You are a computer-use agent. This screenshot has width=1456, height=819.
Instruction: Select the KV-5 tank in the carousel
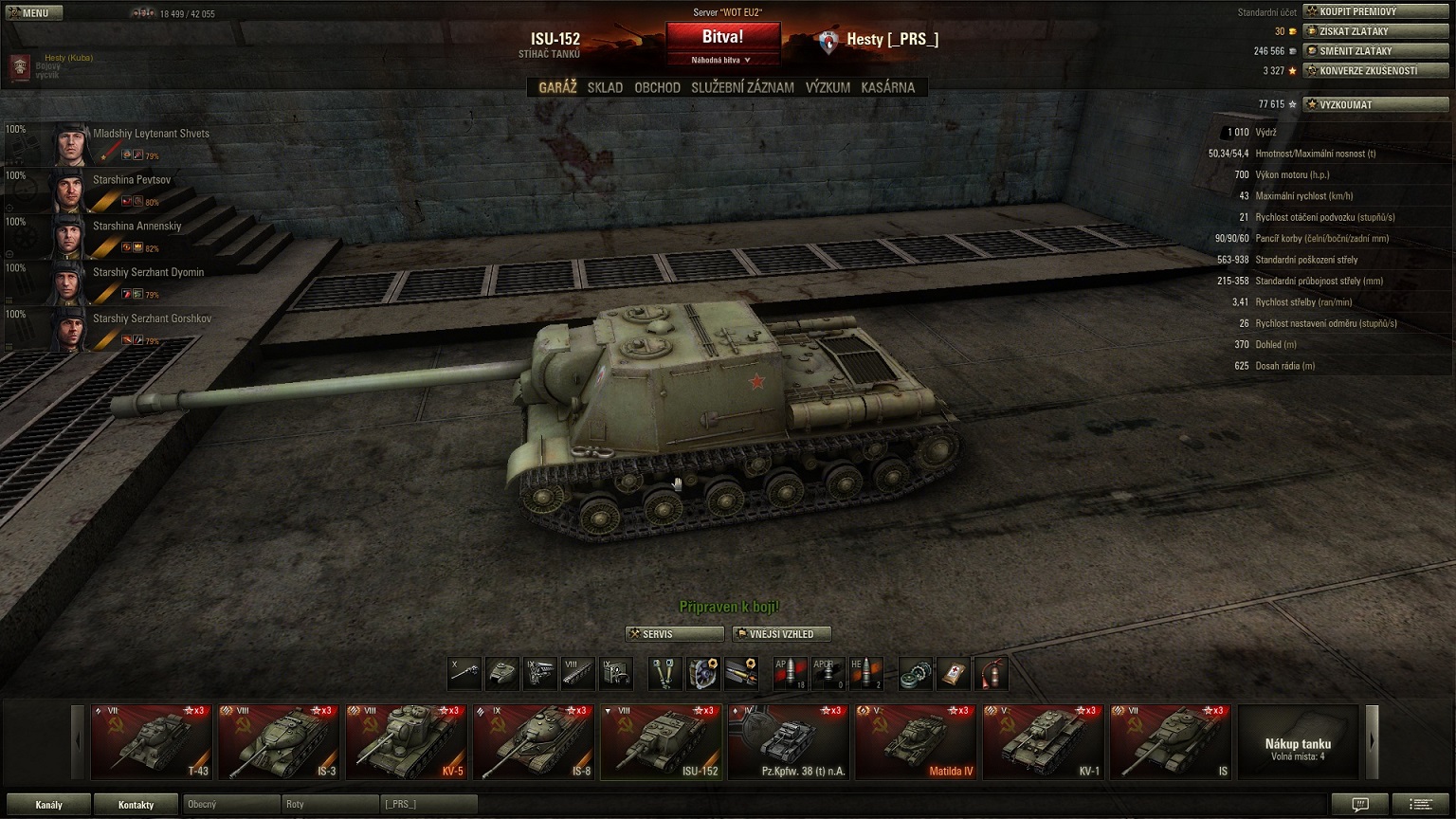tap(406, 741)
